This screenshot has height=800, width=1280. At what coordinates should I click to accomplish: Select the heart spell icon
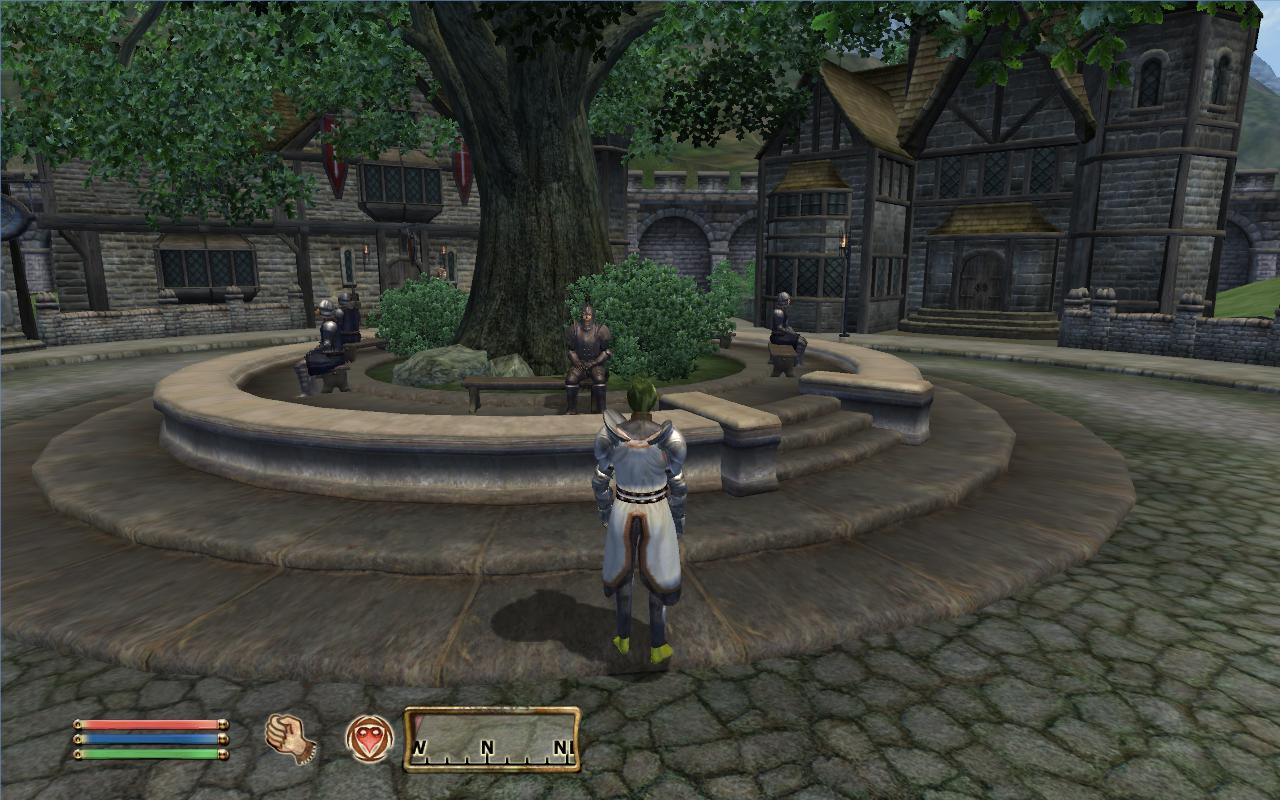coord(369,740)
